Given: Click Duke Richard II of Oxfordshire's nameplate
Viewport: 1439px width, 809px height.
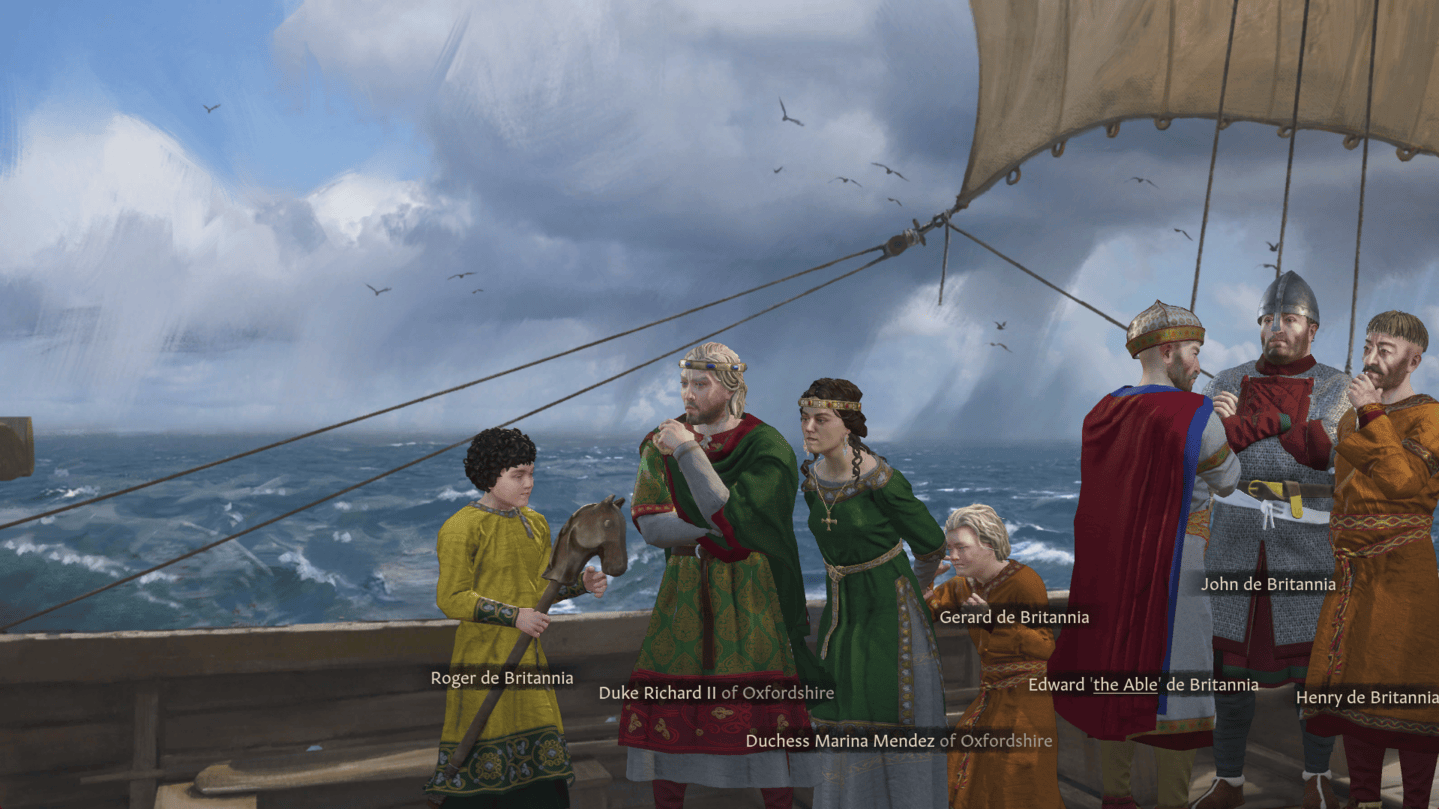Looking at the screenshot, I should pos(716,692).
